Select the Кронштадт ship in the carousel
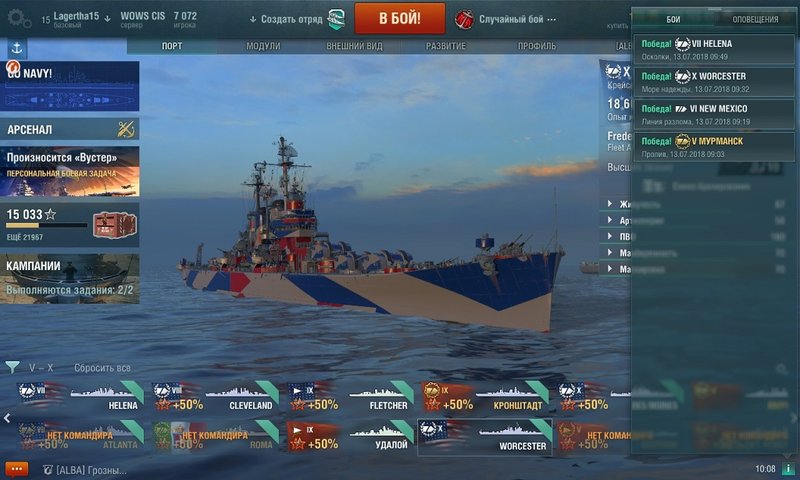Screen dimensions: 800x480 [x=486, y=397]
